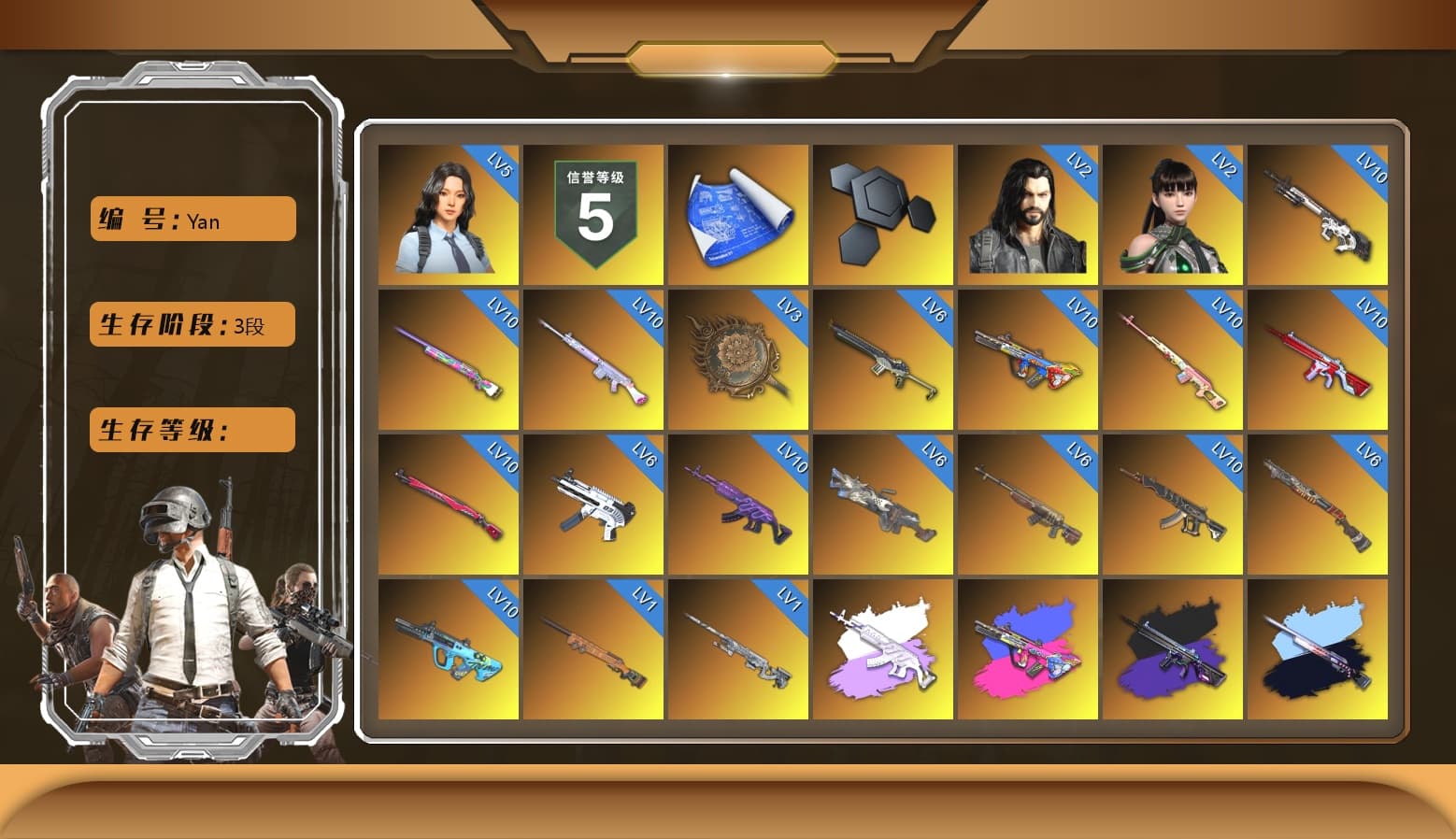The width and height of the screenshot is (1456, 839).
Task: Select the cyan blue bullpup rifle skin LV10
Action: pos(449,647)
